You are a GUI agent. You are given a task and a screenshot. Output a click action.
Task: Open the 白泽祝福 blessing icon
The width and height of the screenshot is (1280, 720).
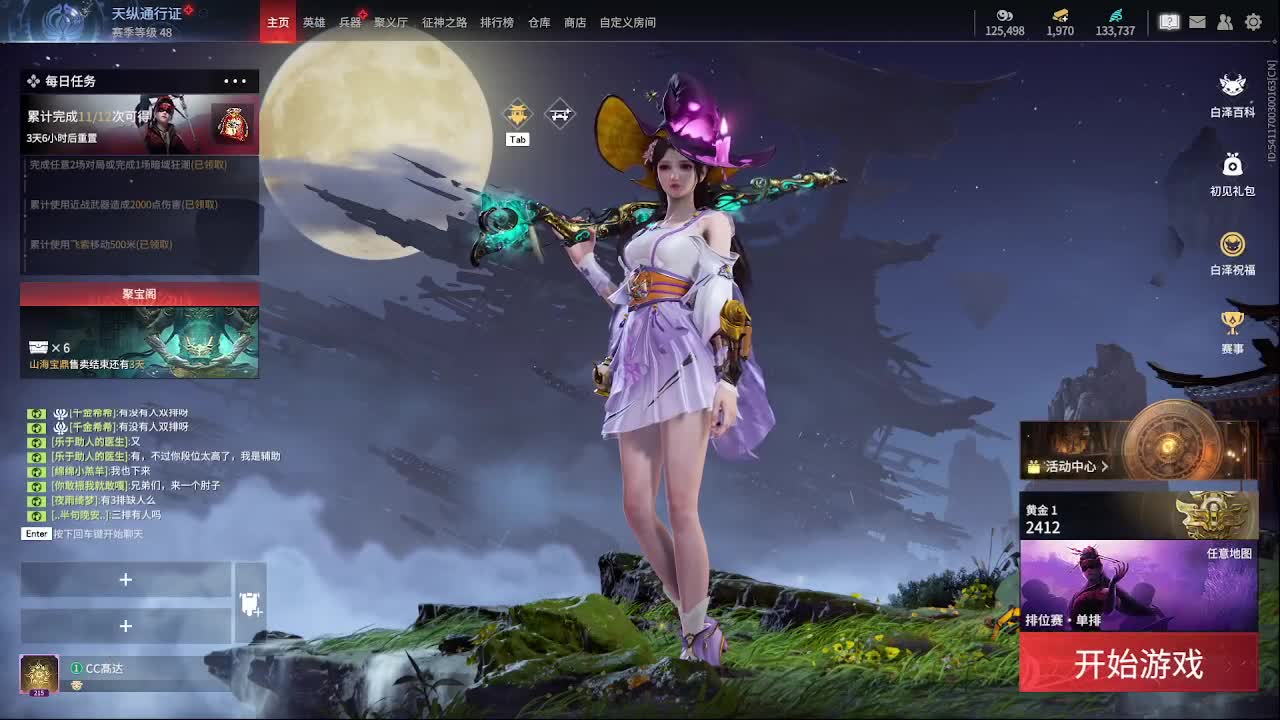click(1232, 244)
